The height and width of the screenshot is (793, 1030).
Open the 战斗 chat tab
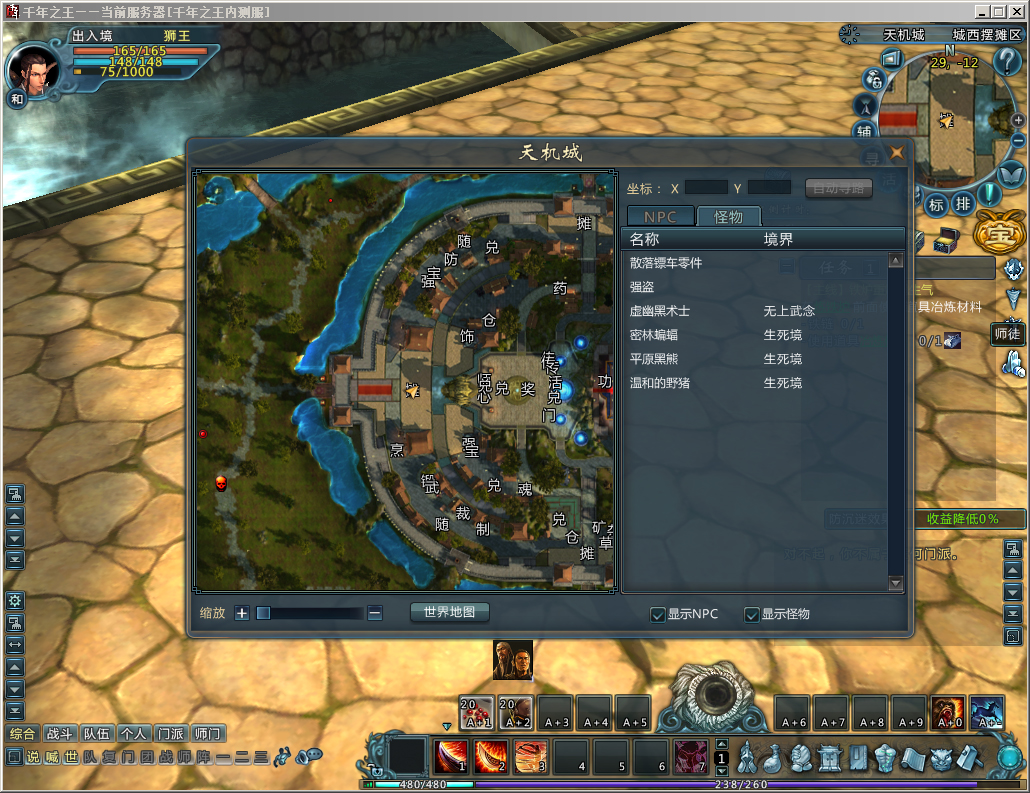point(60,733)
